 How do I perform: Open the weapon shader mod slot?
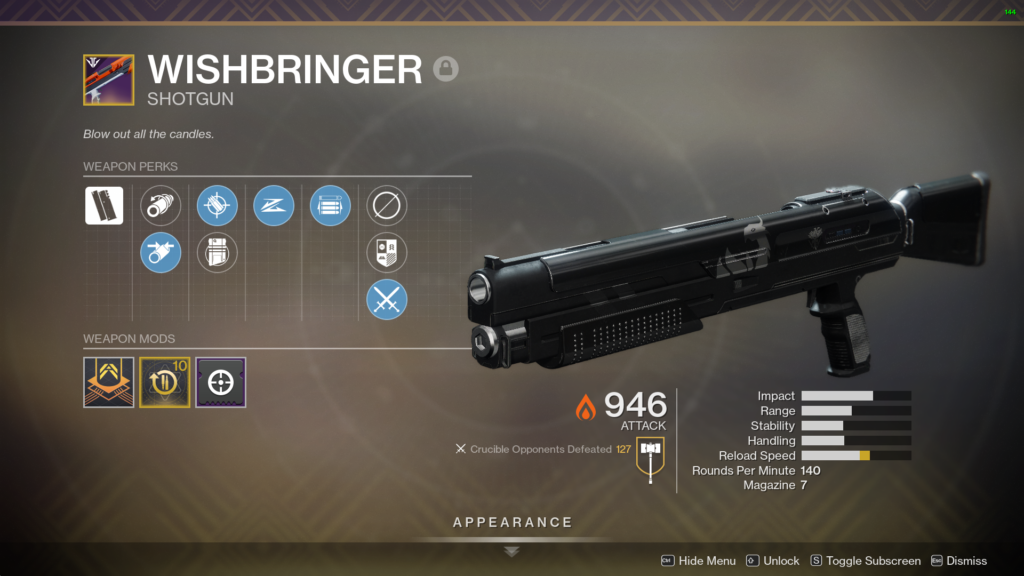(108, 382)
